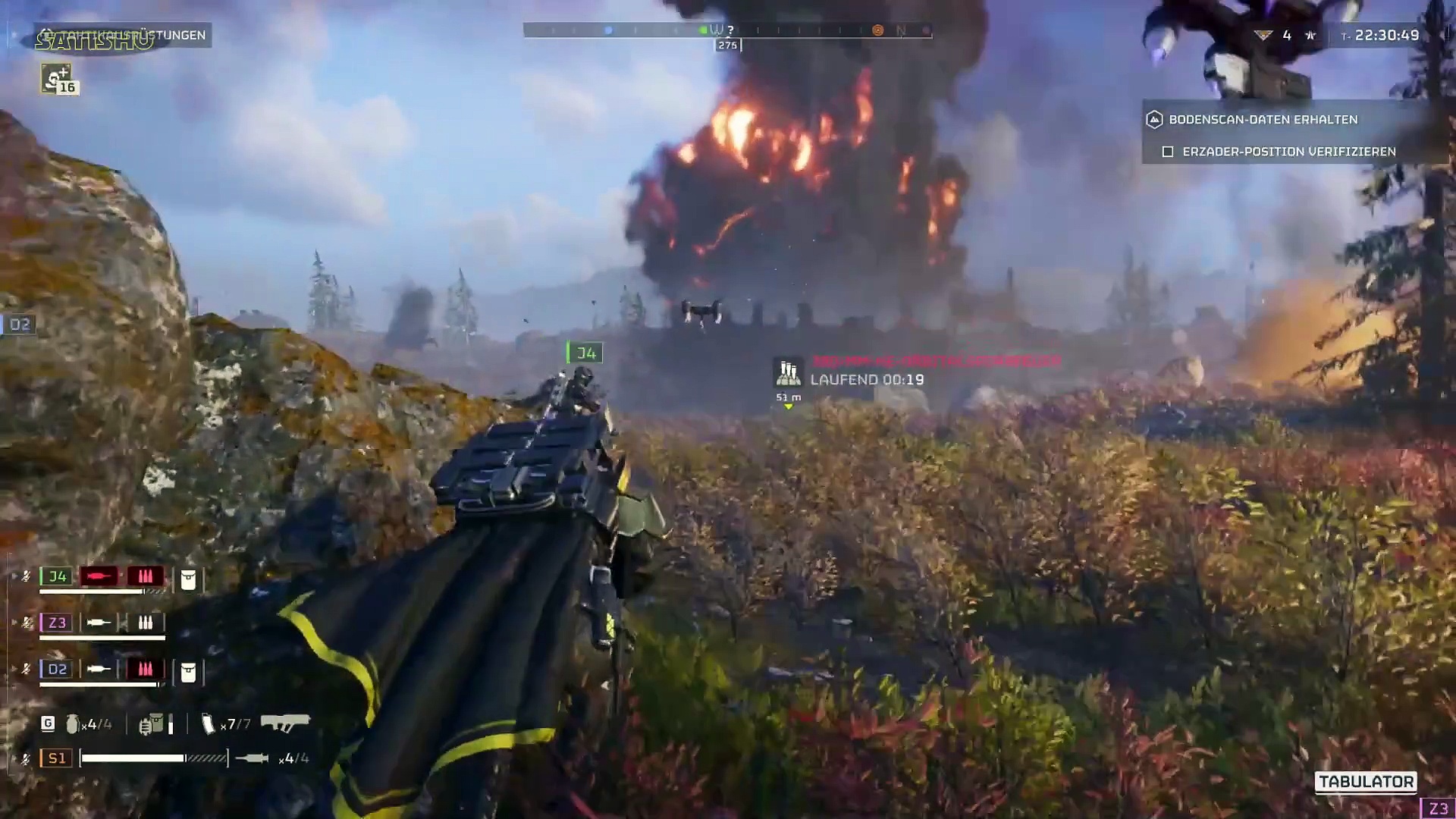1456x819 pixels.
Task: Select squad member D2 in the squad list
Action: (x=57, y=669)
